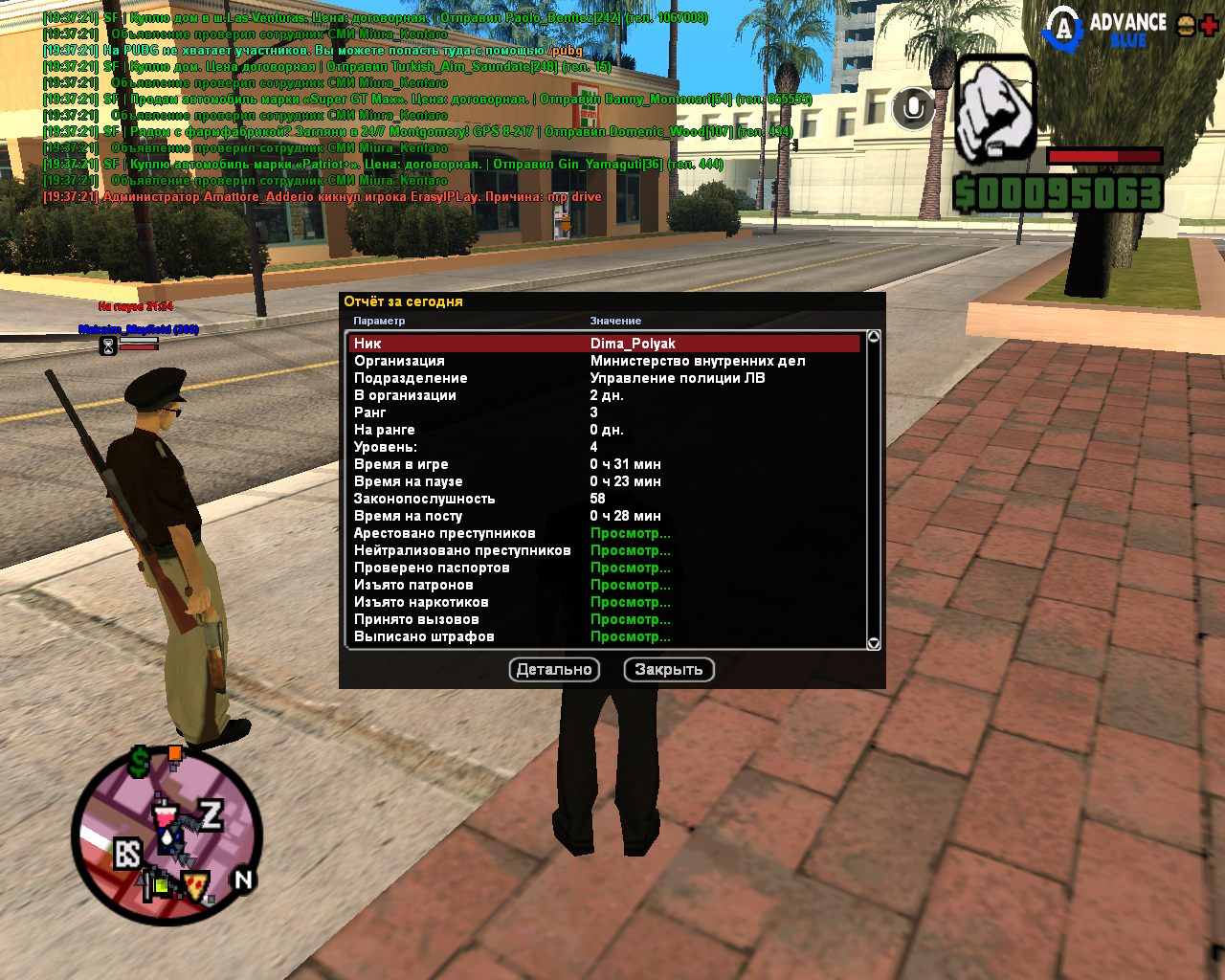Show Изъято наркотиков entry

point(630,602)
